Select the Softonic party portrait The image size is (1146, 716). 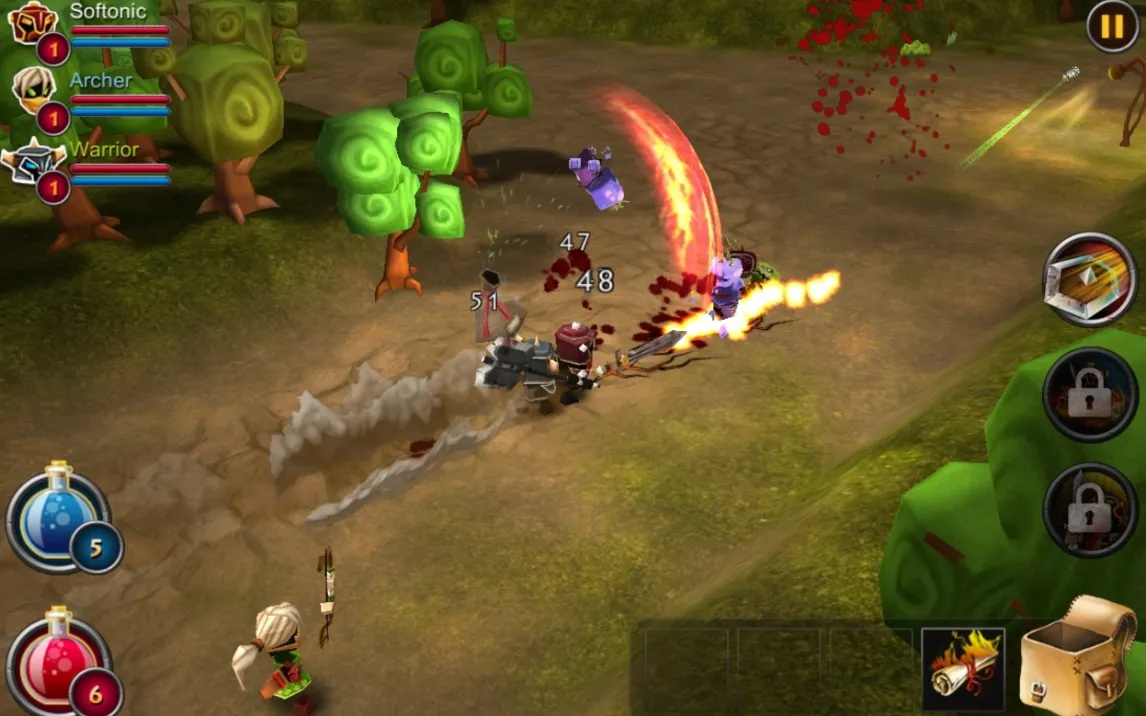[x=34, y=24]
